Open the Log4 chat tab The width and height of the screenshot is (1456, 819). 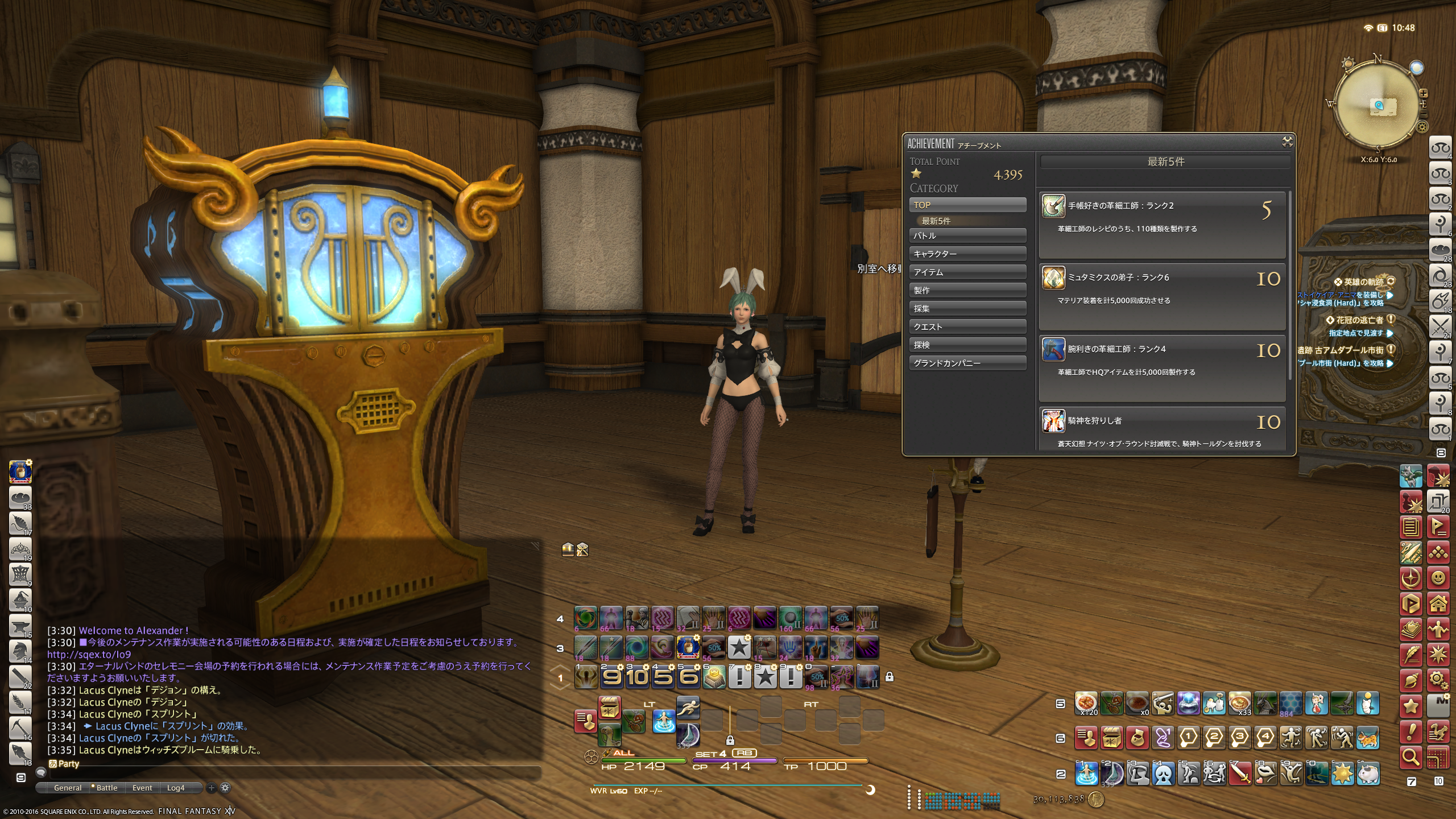tap(176, 788)
